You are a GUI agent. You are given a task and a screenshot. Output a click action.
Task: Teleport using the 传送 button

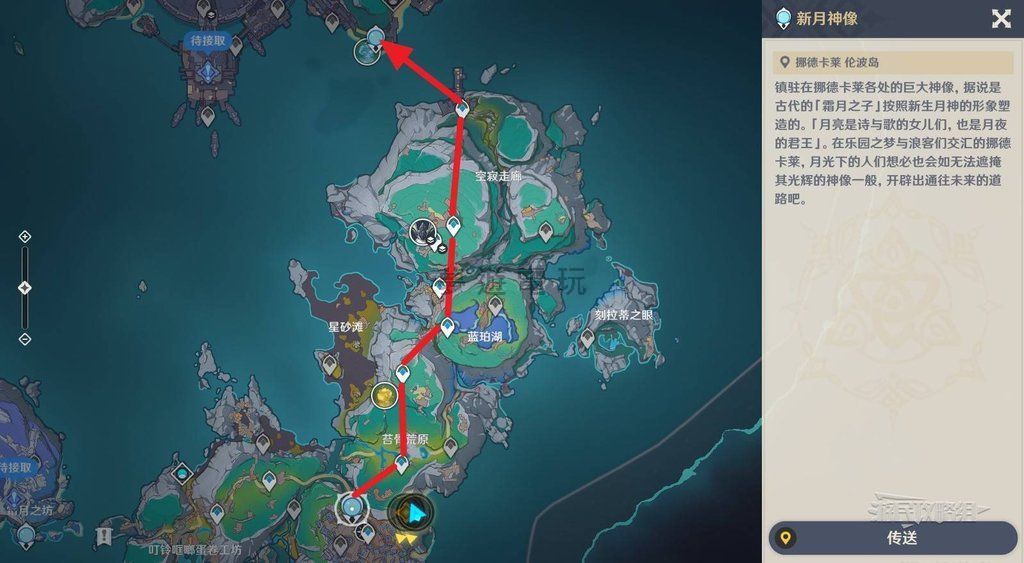pyautogui.click(x=892, y=538)
